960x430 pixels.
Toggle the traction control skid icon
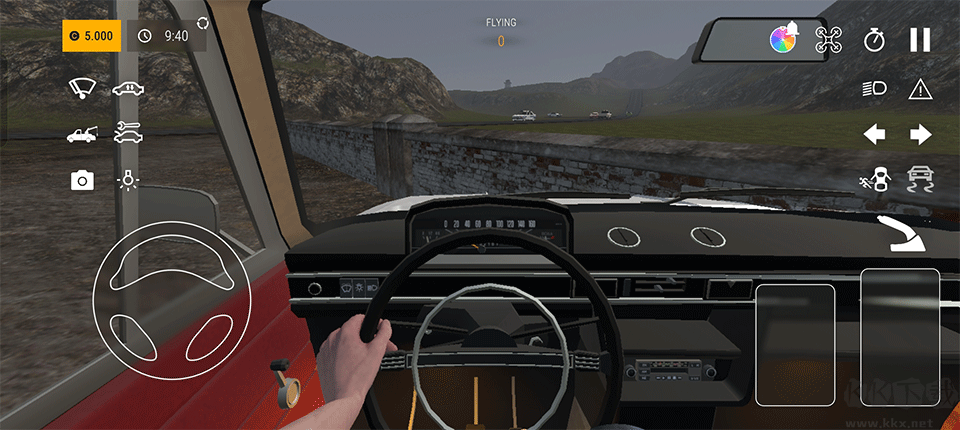tap(920, 180)
